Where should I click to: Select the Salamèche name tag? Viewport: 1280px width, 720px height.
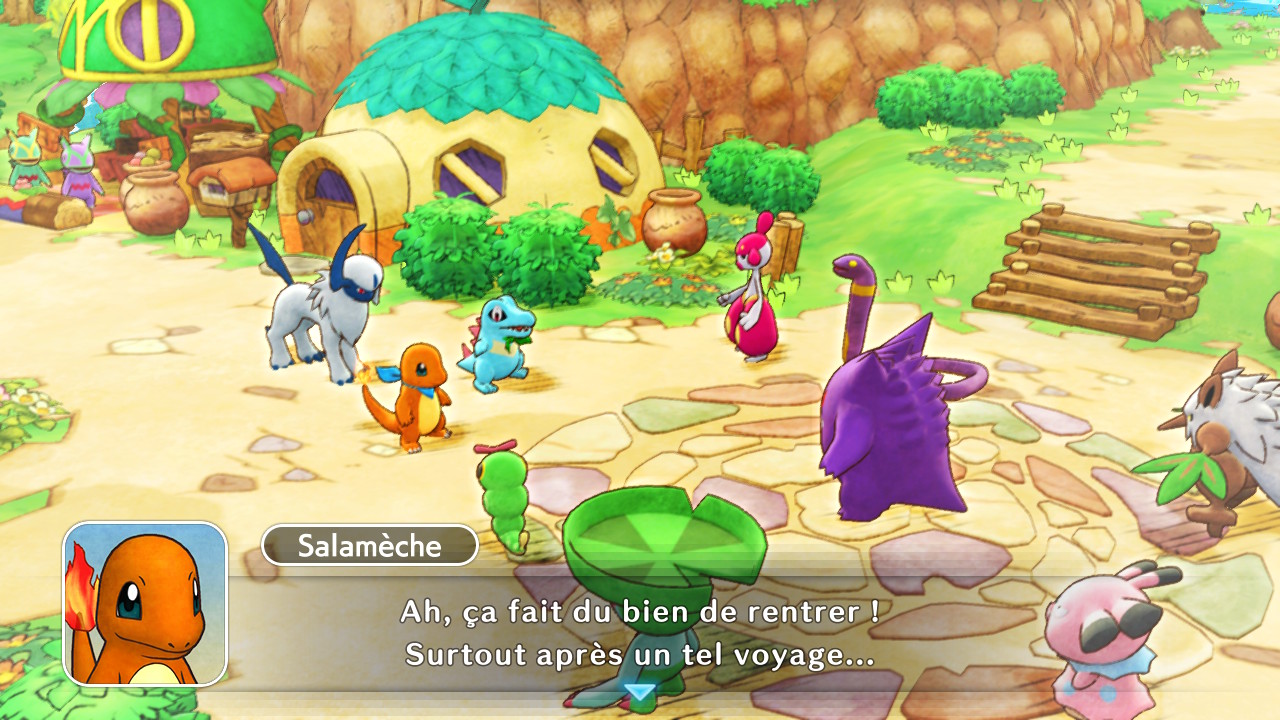pyautogui.click(x=369, y=545)
